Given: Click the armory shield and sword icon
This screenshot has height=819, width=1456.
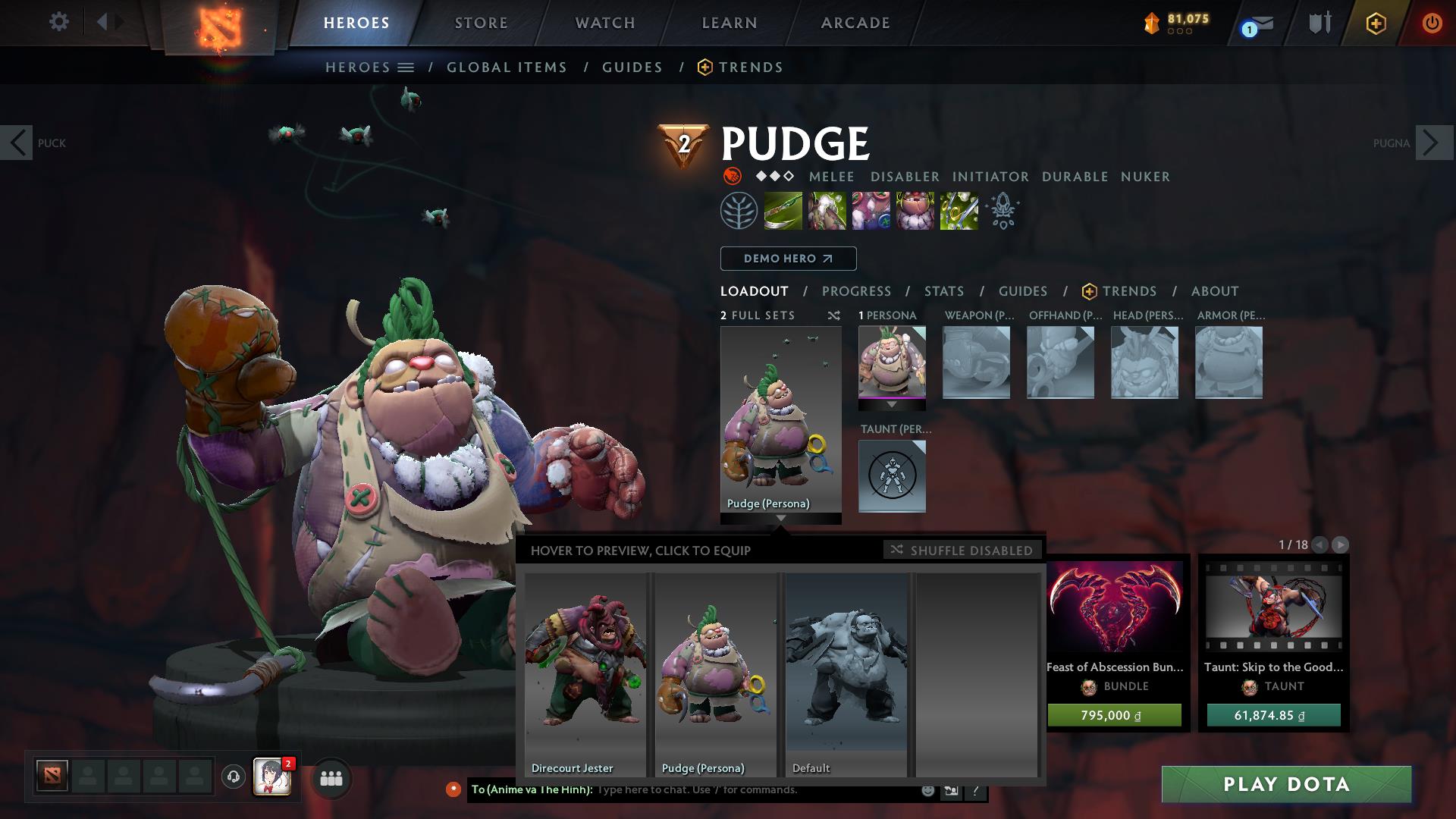Looking at the screenshot, I should 1319,23.
